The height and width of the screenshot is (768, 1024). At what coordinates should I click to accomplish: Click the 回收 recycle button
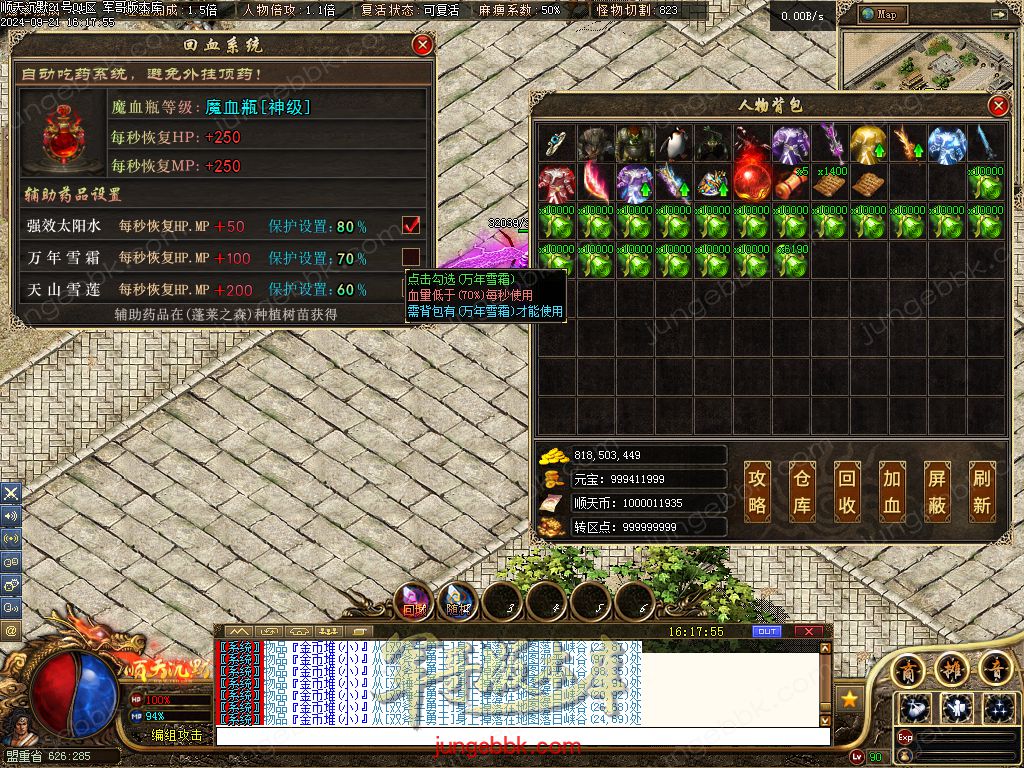tap(847, 492)
